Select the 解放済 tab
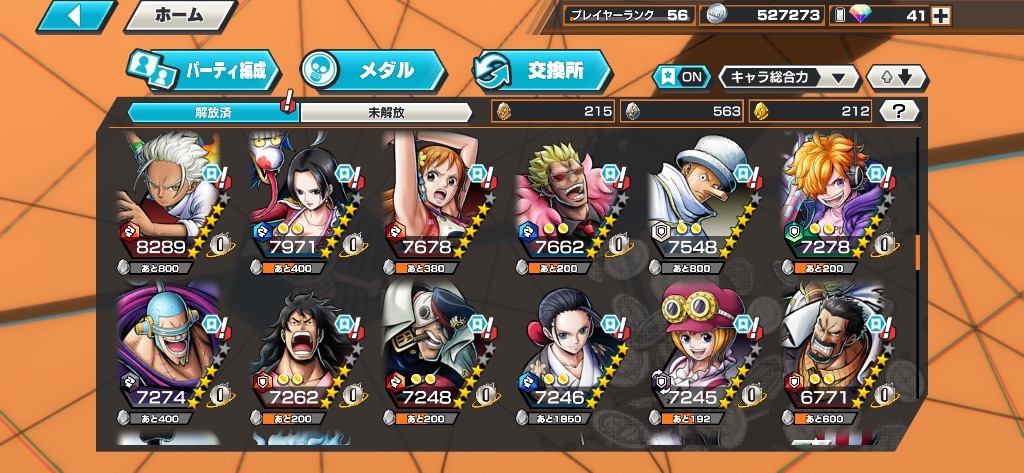Screen dimensions: 1024x473 point(213,112)
